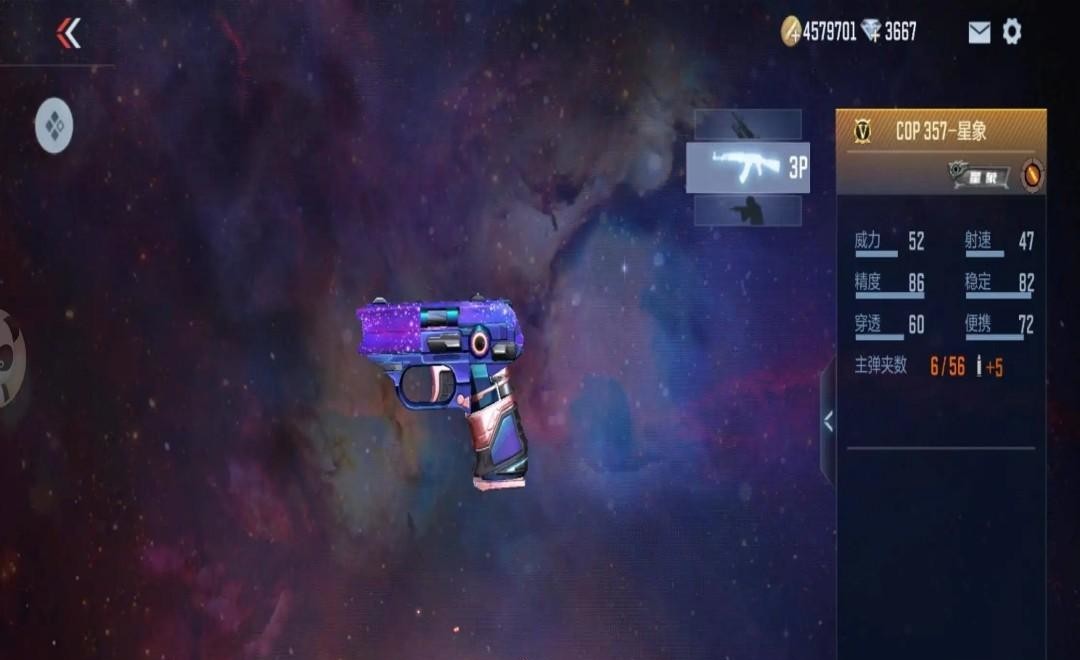Open settings via the gear icon
Screen dimensions: 1080x660
1012,32
